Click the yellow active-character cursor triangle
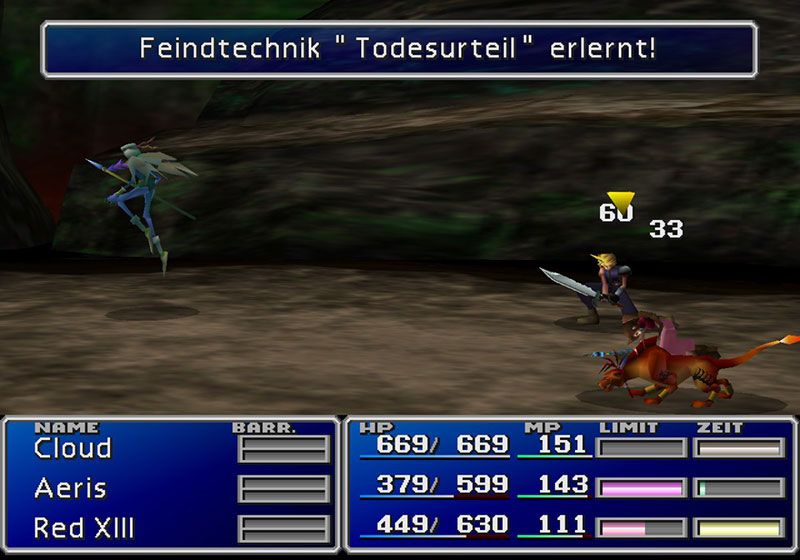The image size is (800, 560). point(620,203)
